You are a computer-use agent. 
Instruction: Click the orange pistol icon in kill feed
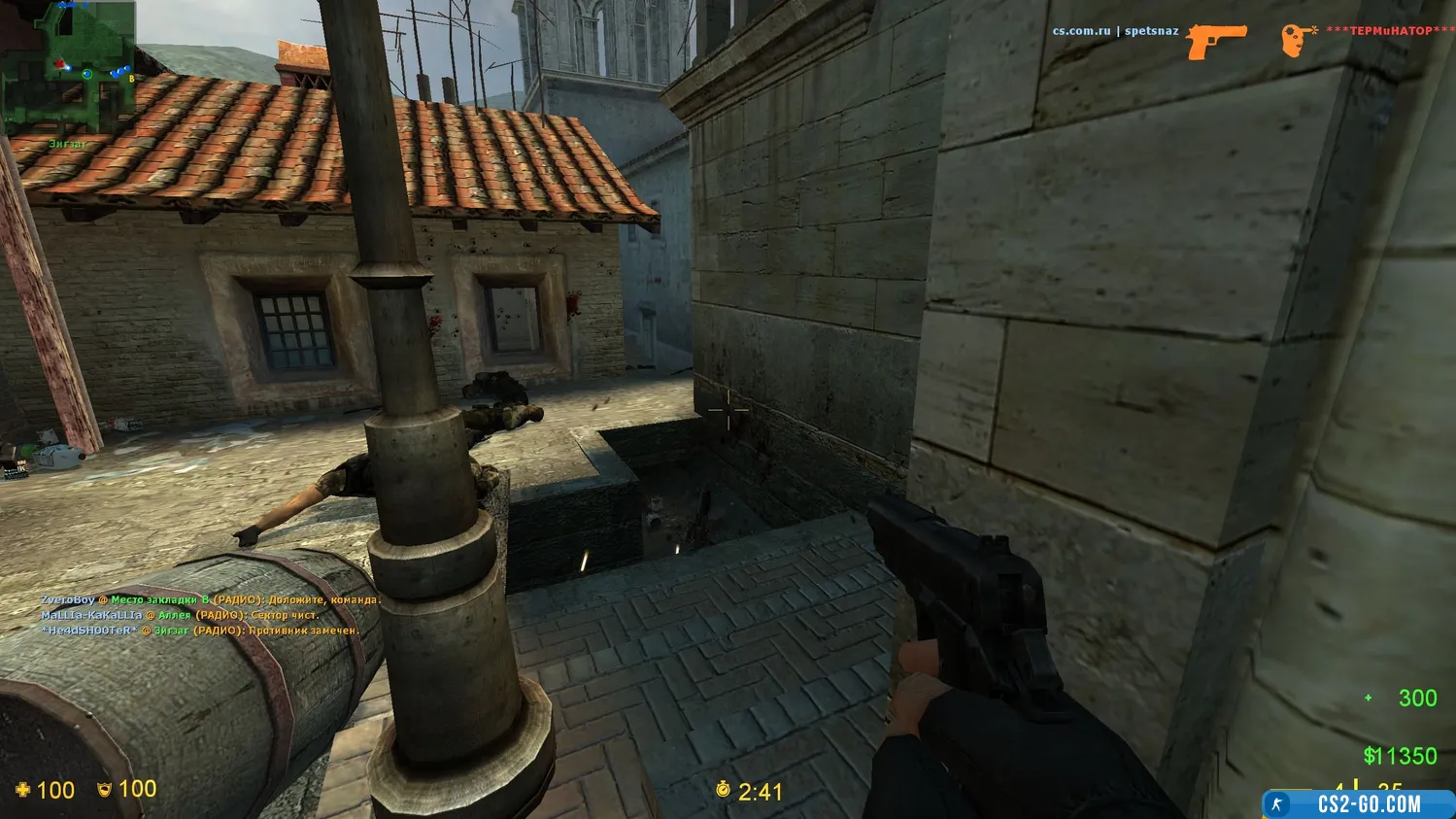(1216, 41)
